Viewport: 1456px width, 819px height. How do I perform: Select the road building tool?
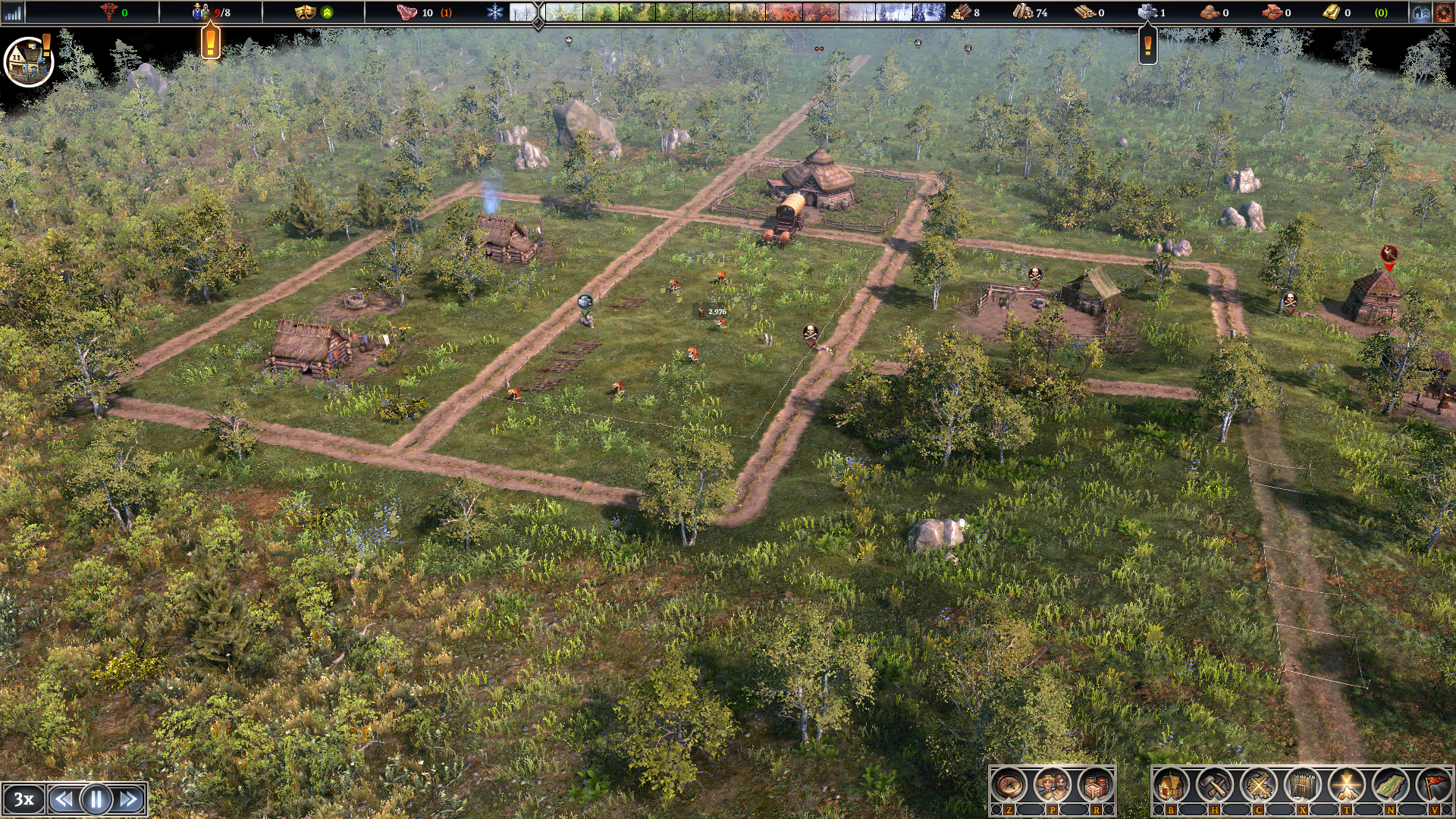tap(1390, 786)
